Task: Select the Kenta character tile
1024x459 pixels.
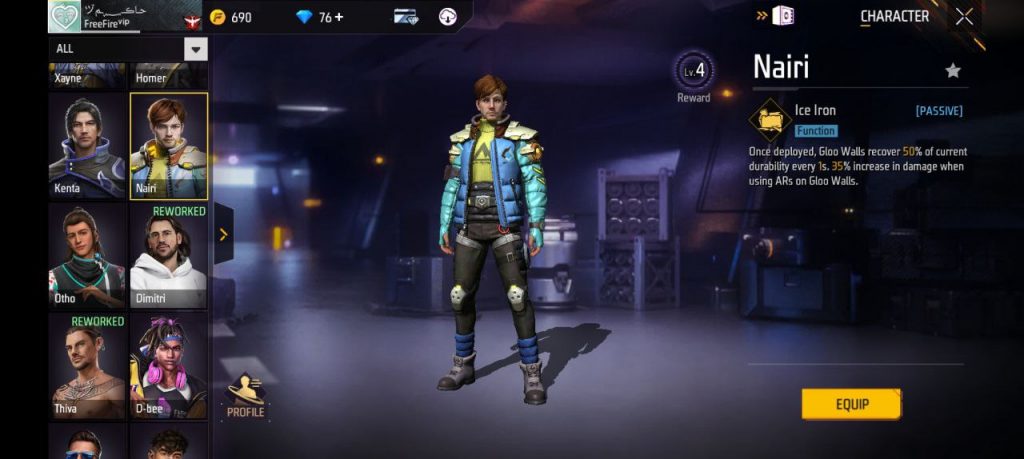Action: (x=88, y=146)
